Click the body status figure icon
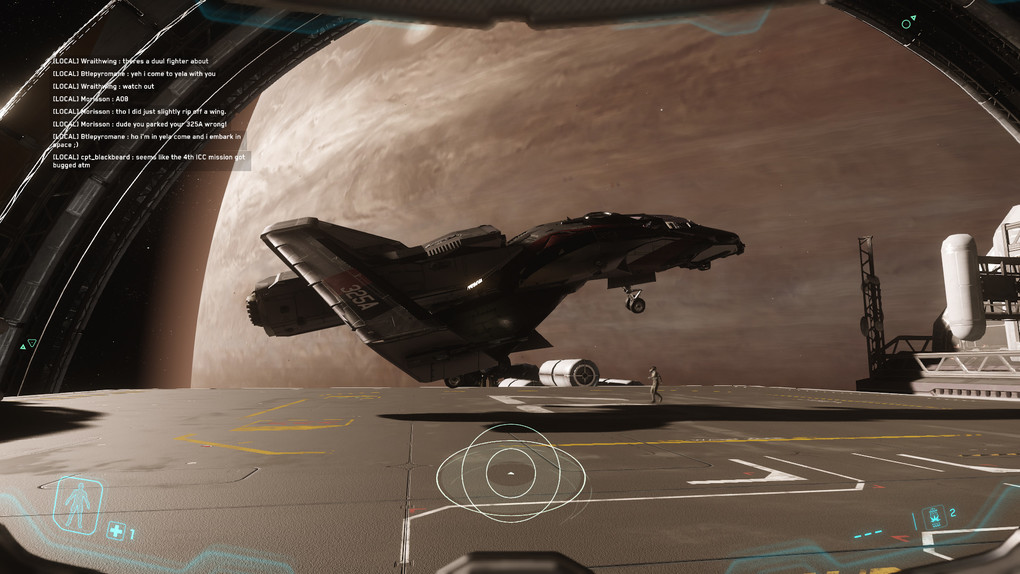This screenshot has height=574, width=1020. pos(77,504)
